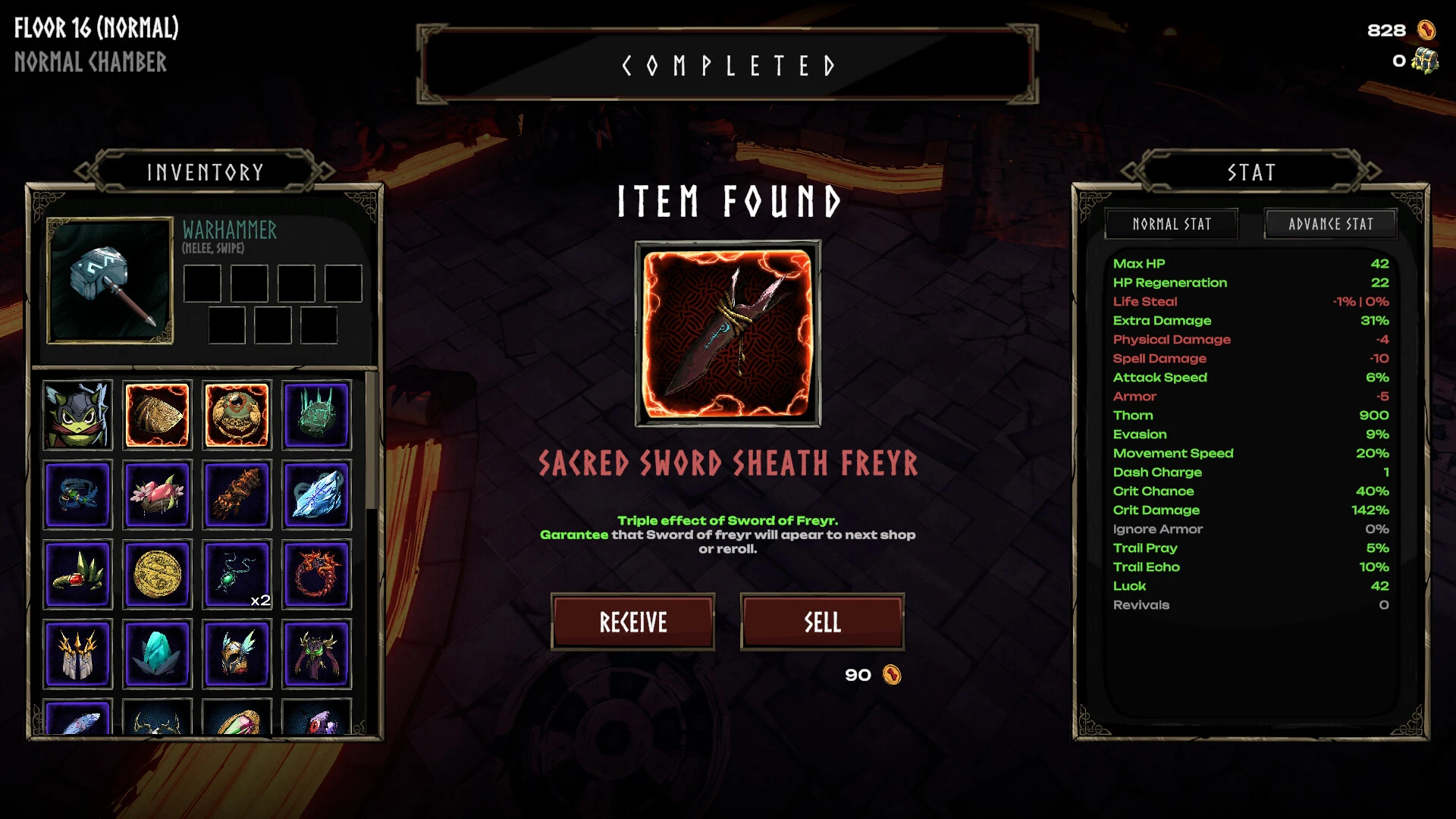Click the blue ice crystal item
The width and height of the screenshot is (1456, 819).
click(x=316, y=495)
